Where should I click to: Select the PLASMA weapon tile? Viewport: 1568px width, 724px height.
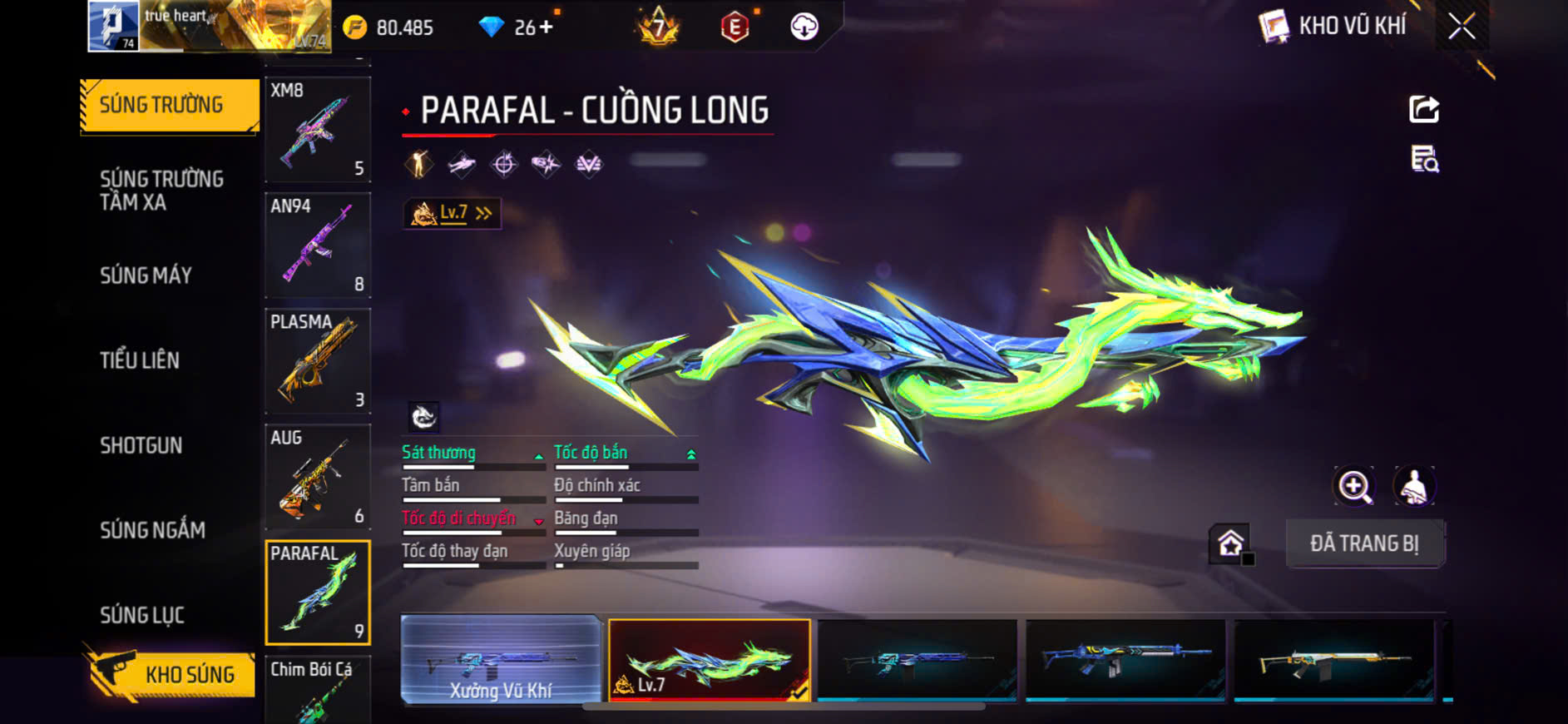click(317, 360)
